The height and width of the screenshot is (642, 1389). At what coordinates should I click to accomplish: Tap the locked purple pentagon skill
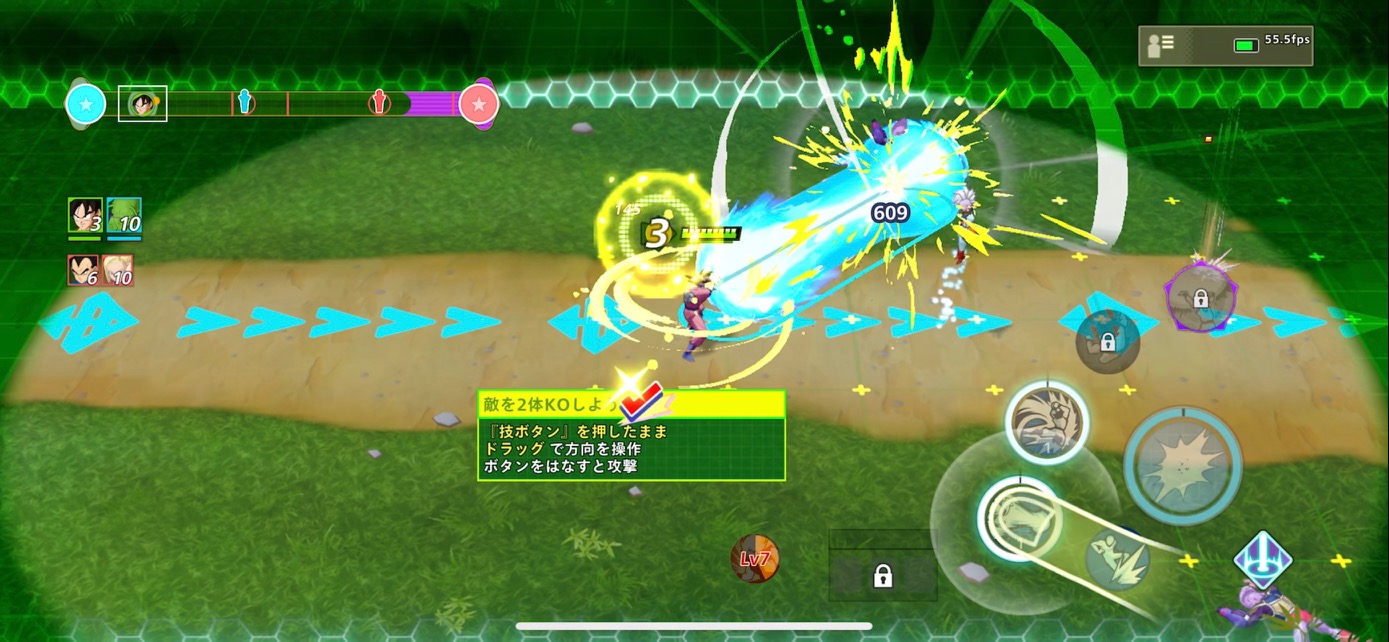(x=1200, y=297)
